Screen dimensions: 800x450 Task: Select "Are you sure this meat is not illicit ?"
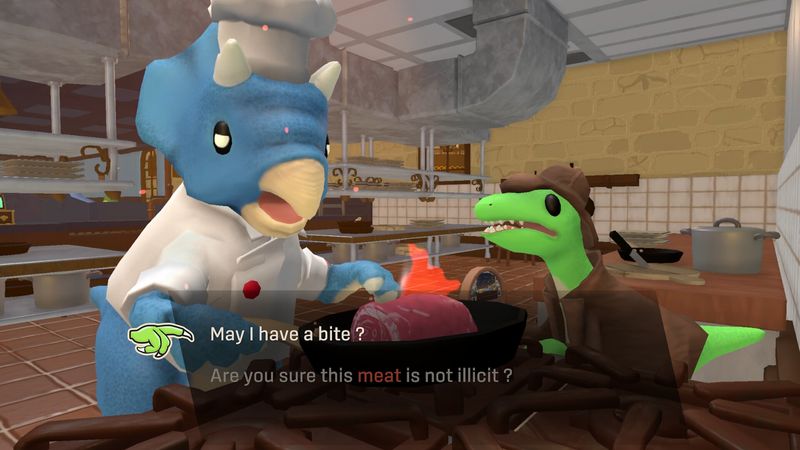pyautogui.click(x=361, y=376)
